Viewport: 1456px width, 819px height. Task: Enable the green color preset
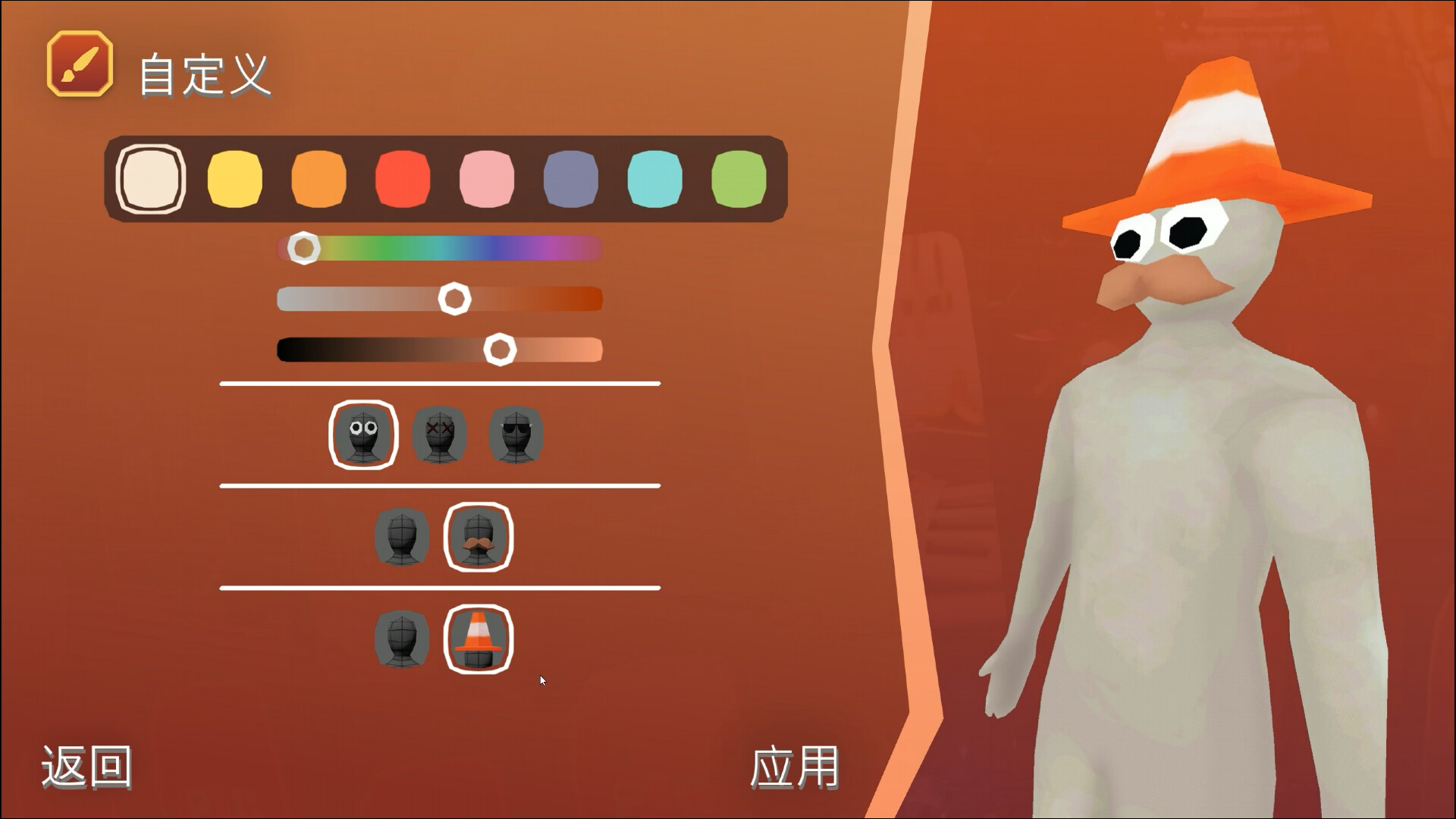[740, 179]
